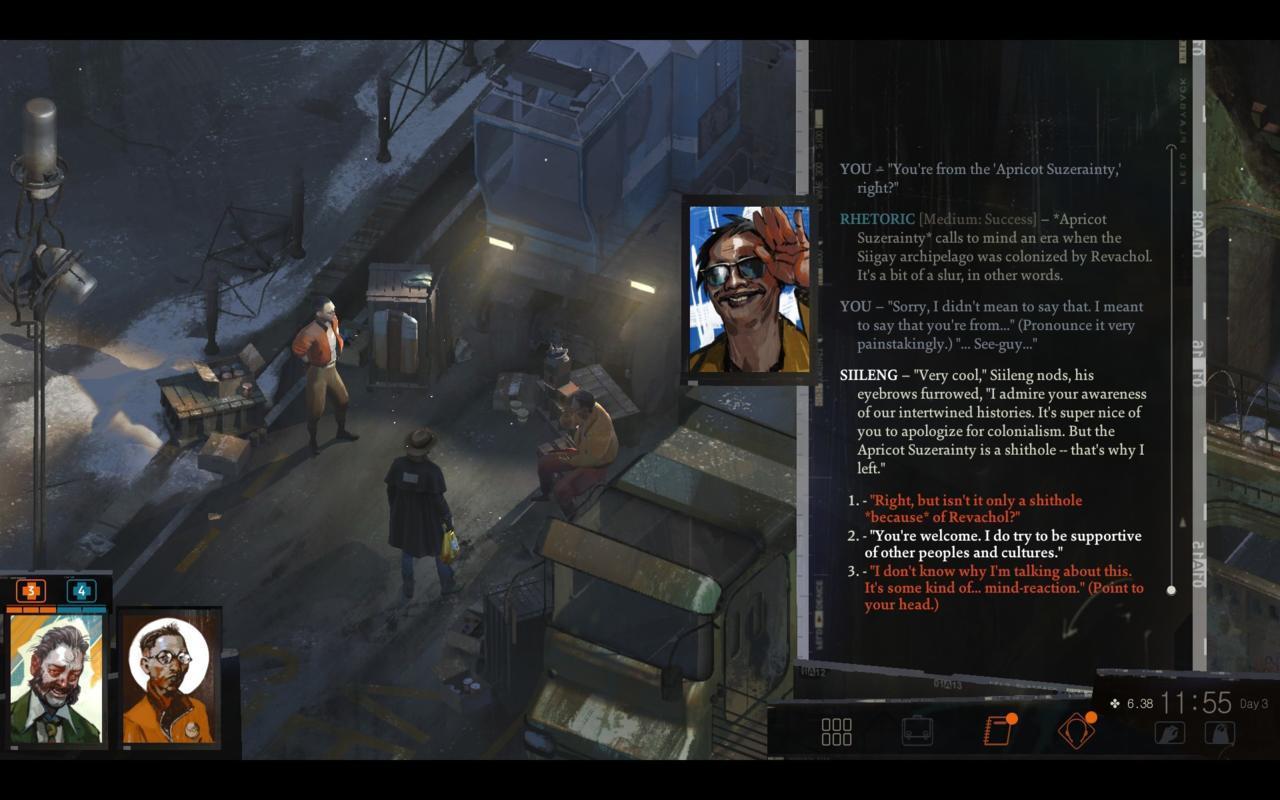The image size is (1280, 800).
Task: Click the bearded detective's portrait
Action: [x=56, y=678]
